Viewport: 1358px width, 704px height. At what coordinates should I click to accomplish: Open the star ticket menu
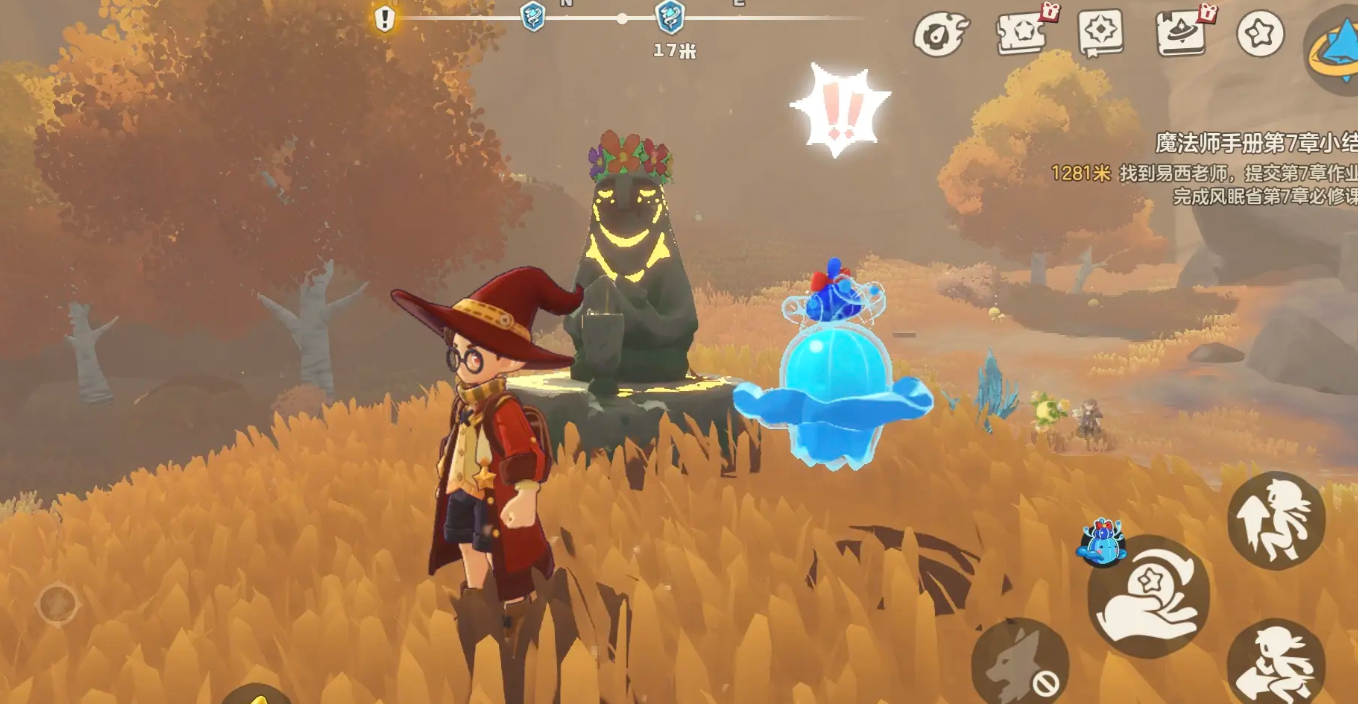(1021, 33)
